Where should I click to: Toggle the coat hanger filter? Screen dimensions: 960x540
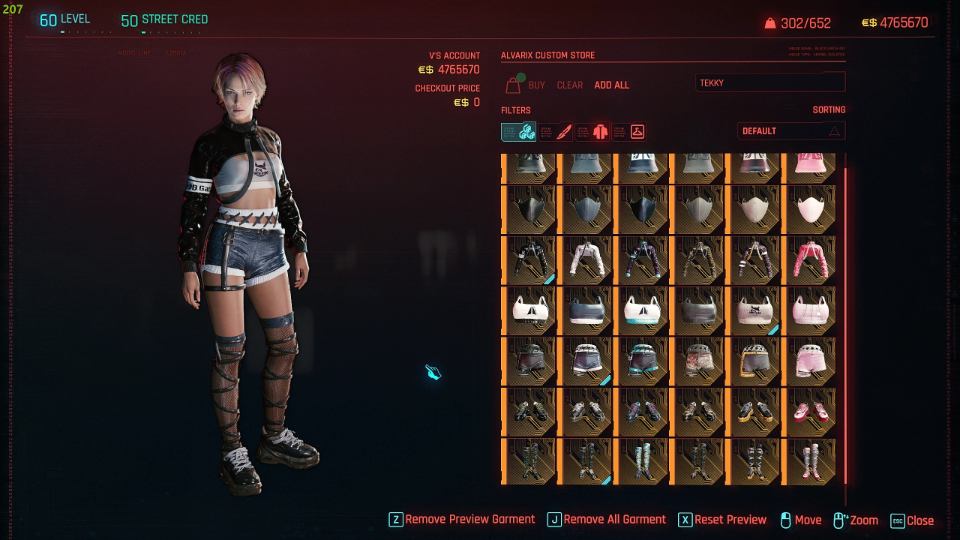(x=629, y=131)
